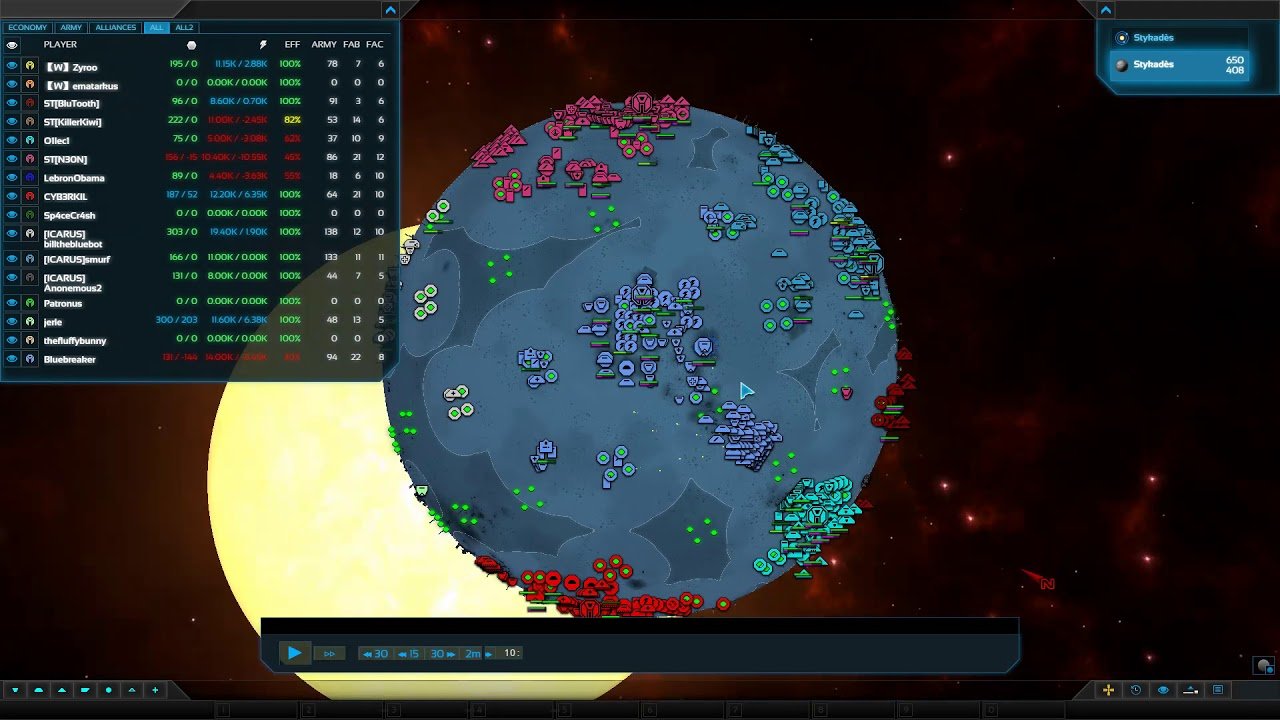Open the Army stats tab
This screenshot has width=1280, height=720.
(x=71, y=27)
